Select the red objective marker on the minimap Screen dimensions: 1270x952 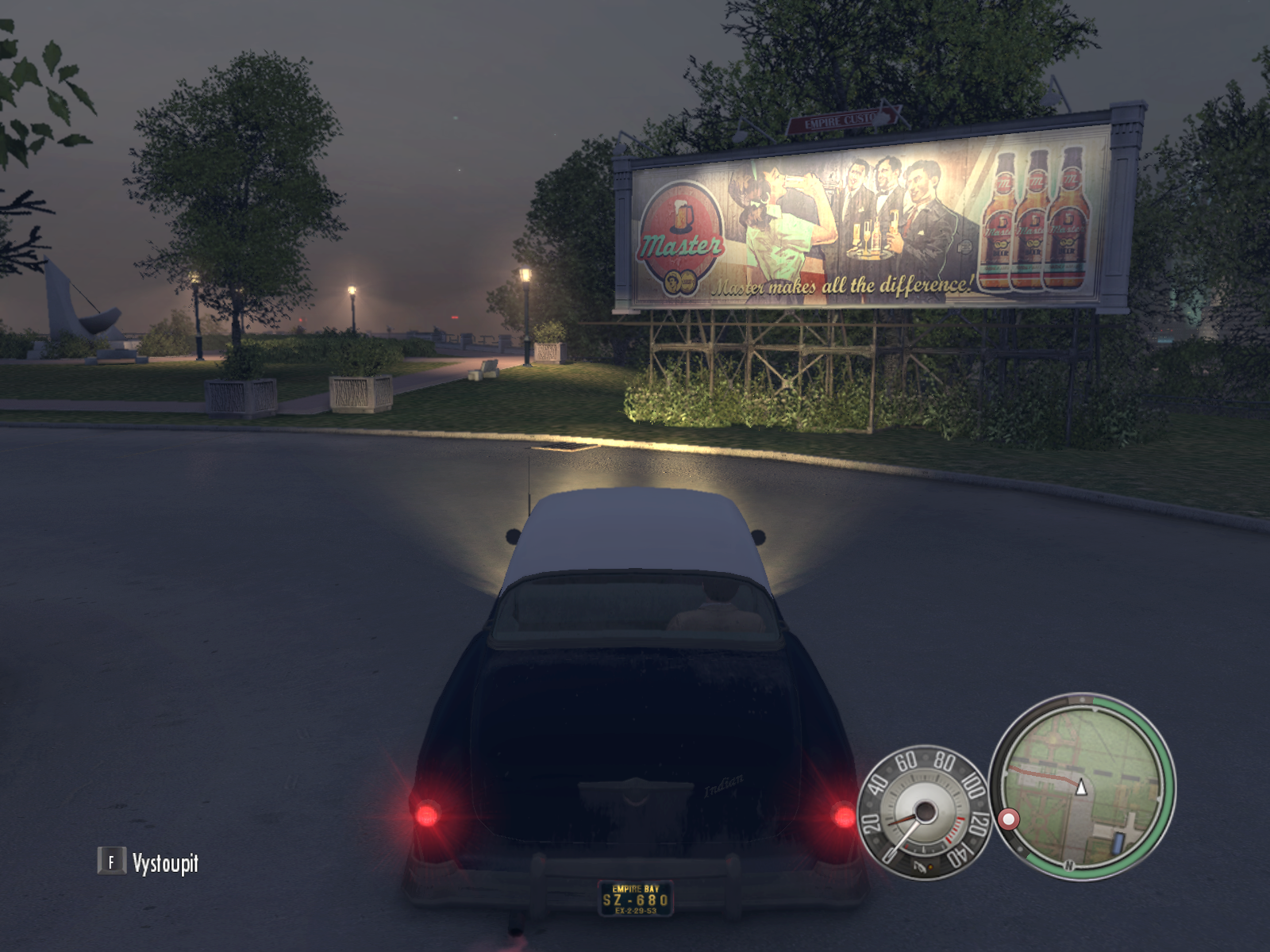(1009, 819)
